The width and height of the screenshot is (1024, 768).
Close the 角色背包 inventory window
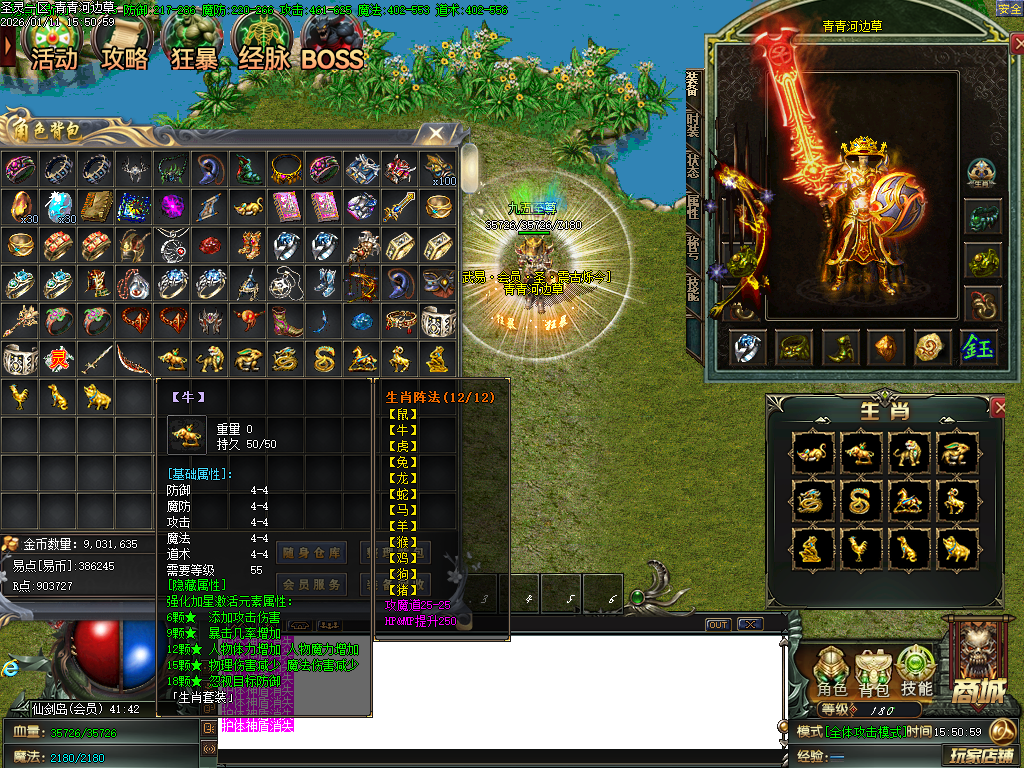pos(436,132)
